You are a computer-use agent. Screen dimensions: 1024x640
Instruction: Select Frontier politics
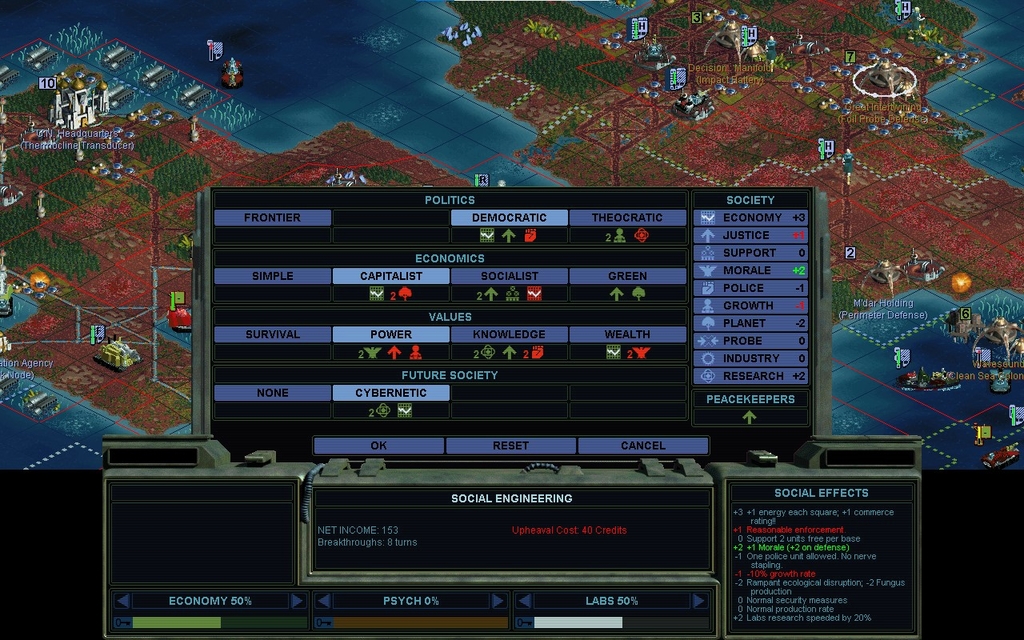tap(272, 218)
